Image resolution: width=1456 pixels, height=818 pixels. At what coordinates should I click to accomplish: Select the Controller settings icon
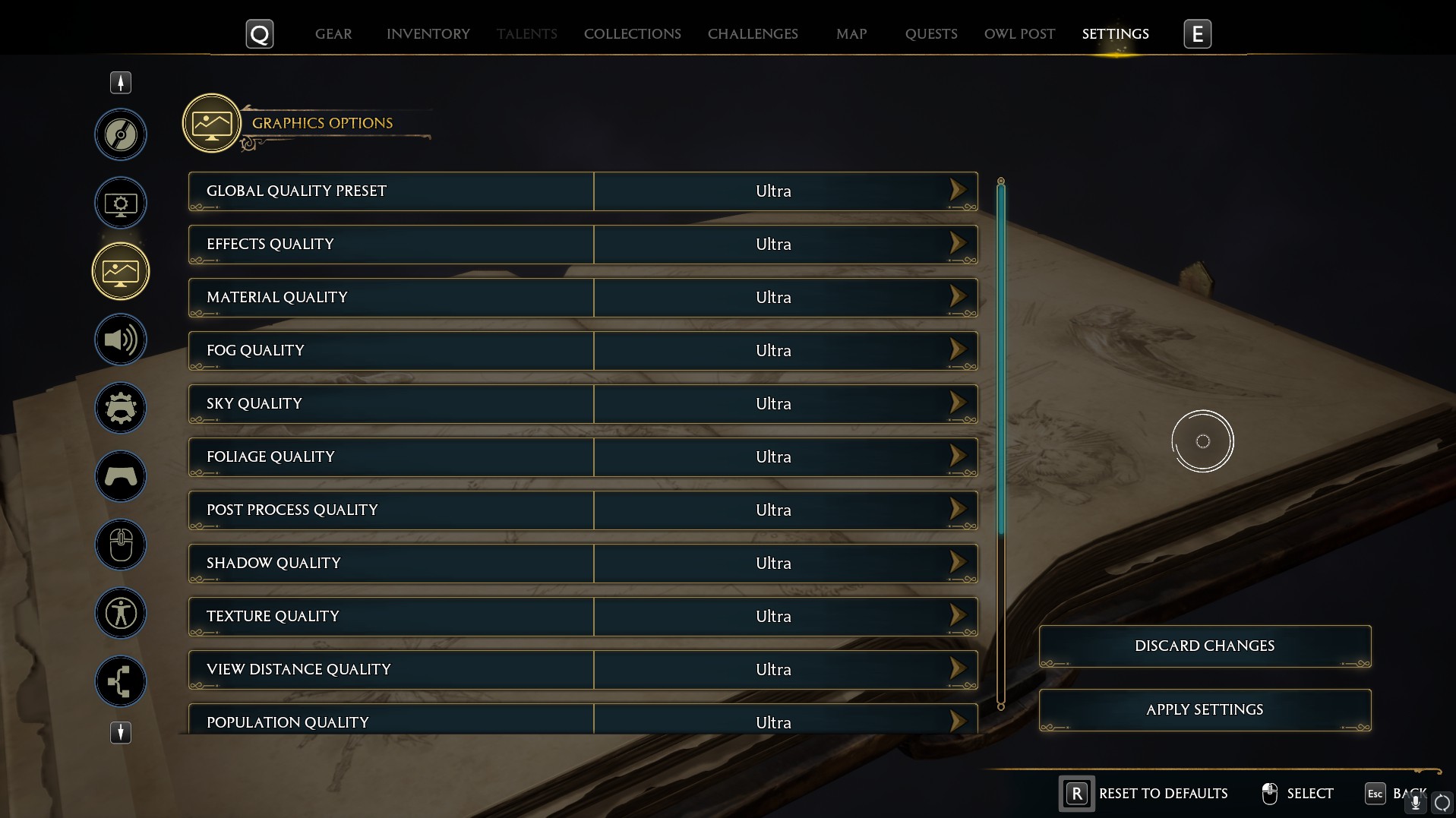(120, 476)
